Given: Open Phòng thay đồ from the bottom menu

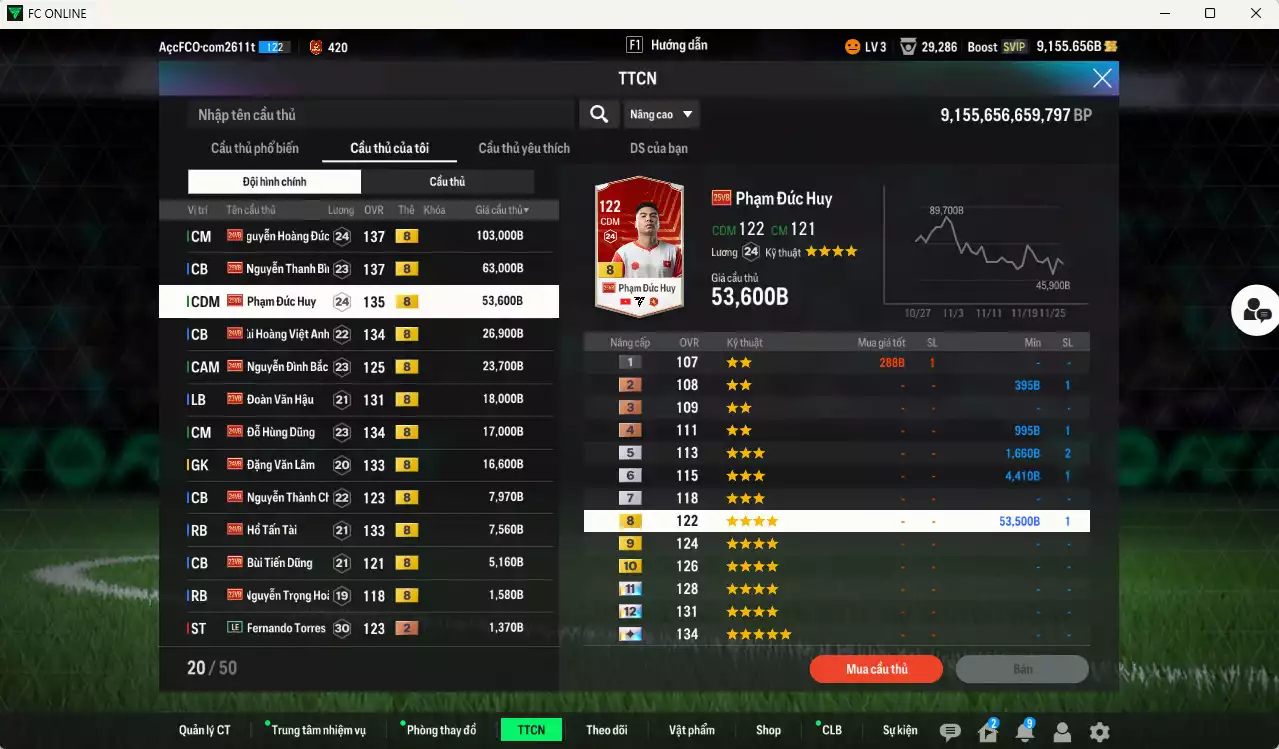Looking at the screenshot, I should point(441,730).
